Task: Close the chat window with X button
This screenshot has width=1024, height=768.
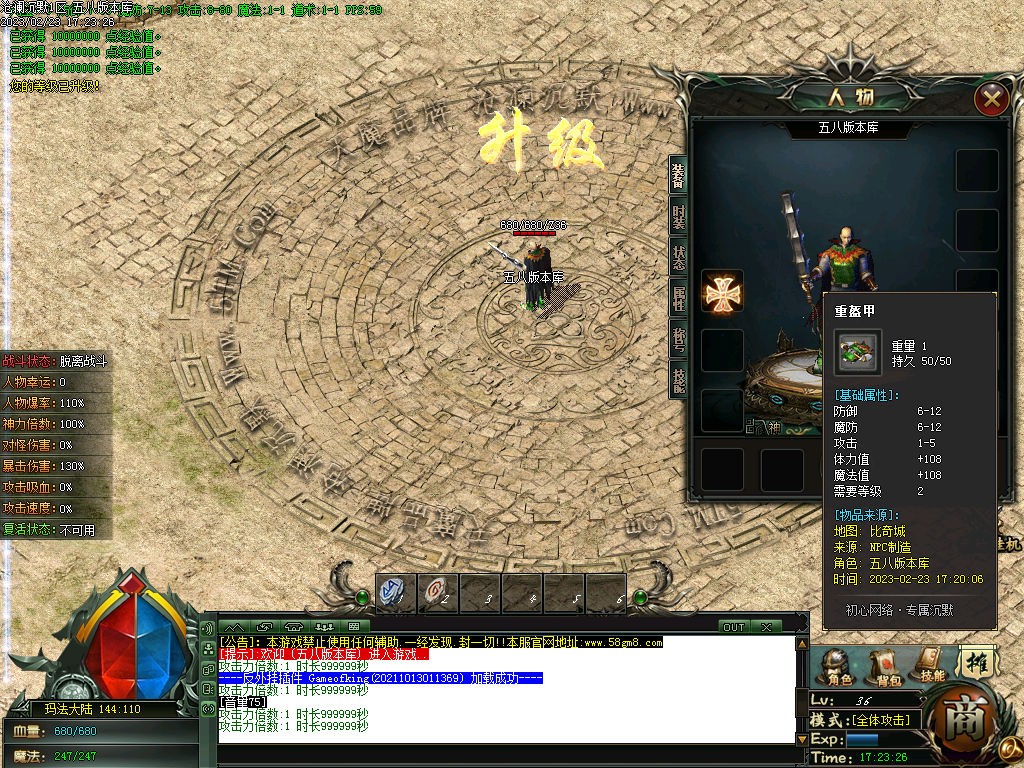Action: [x=765, y=627]
